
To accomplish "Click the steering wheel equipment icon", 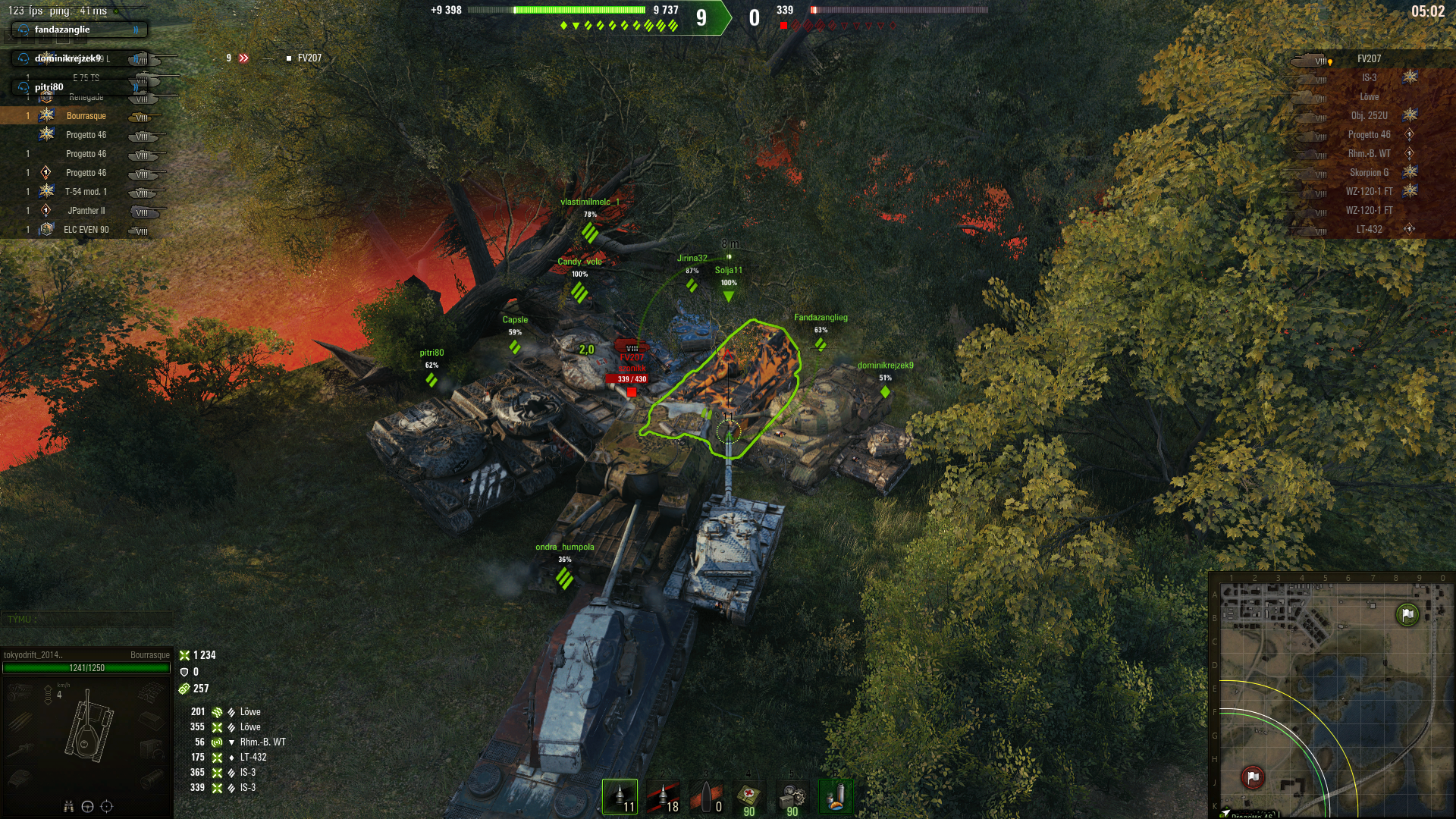I will point(87,807).
